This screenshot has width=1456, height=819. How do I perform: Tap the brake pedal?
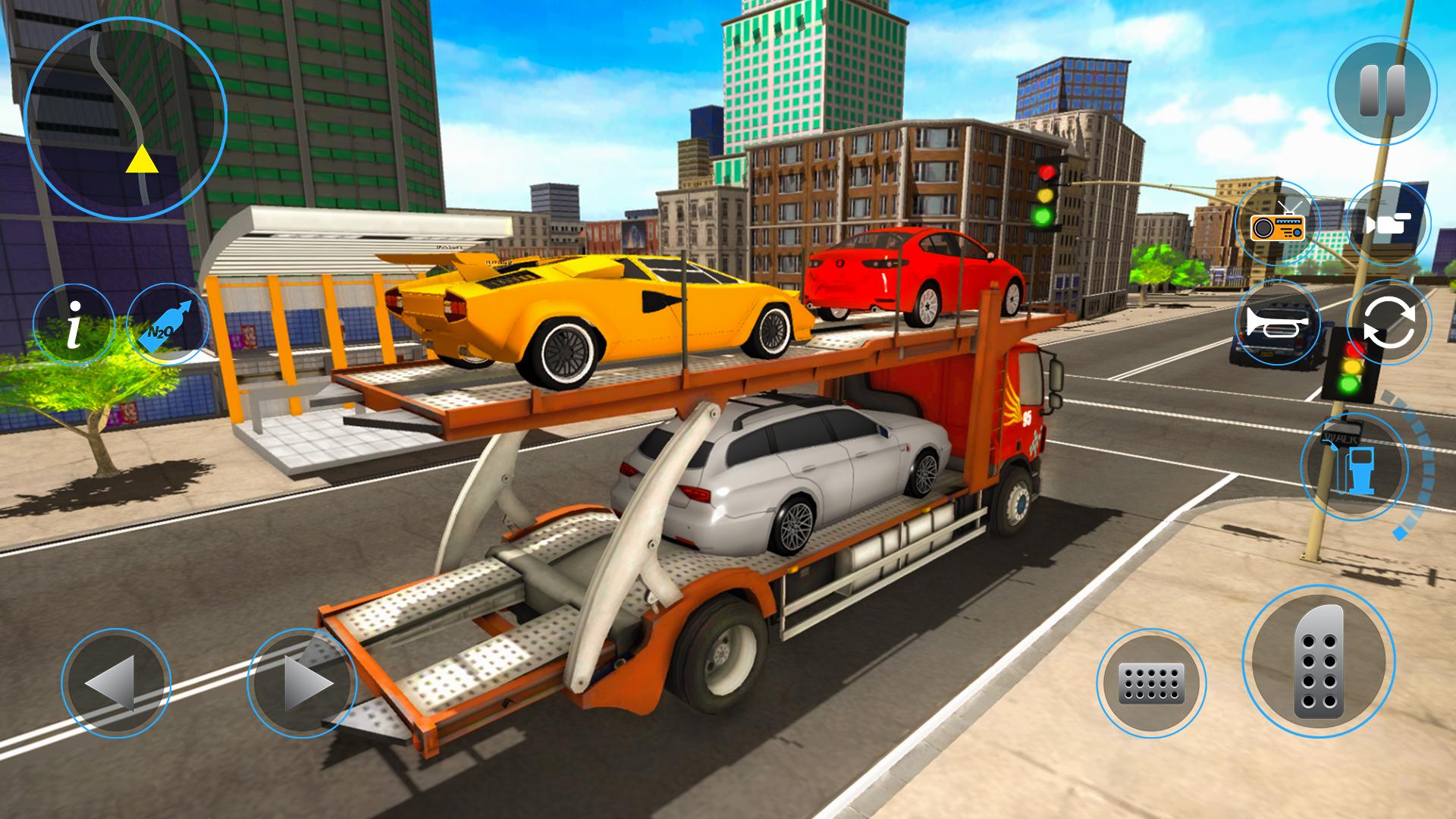(1150, 683)
